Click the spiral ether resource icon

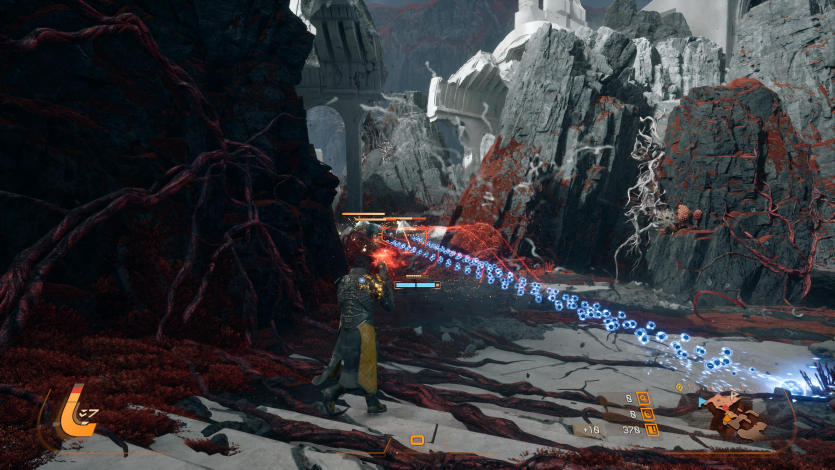click(x=646, y=413)
